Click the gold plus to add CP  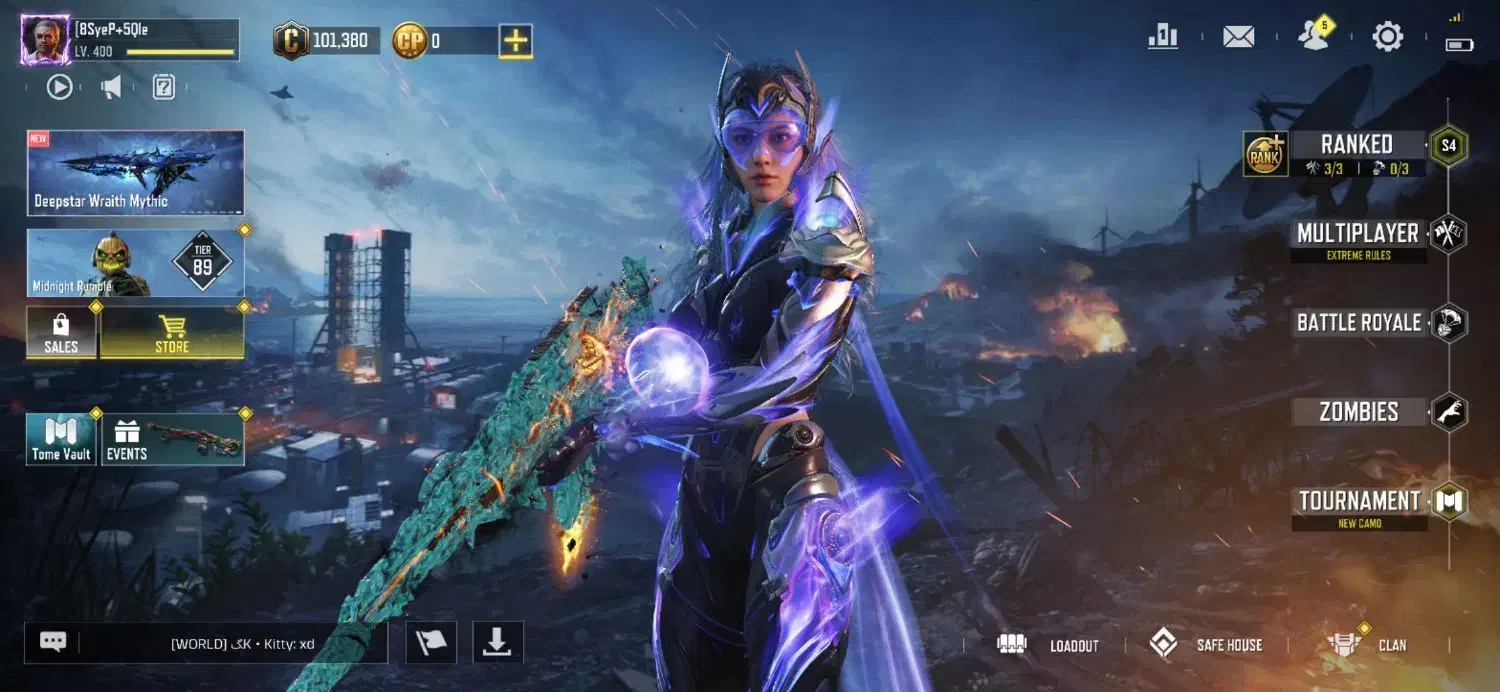pos(515,41)
